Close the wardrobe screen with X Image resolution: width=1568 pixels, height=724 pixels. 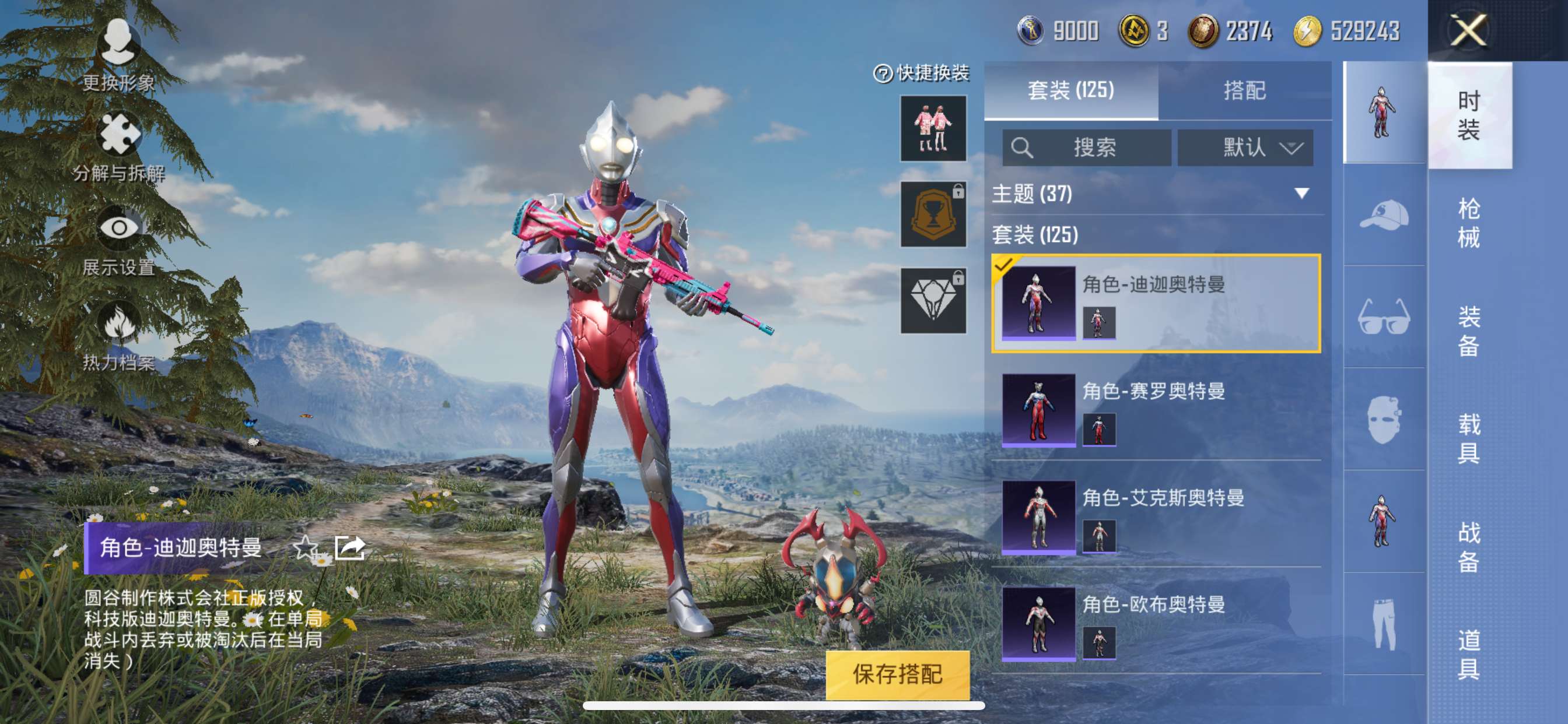pyautogui.click(x=1468, y=30)
